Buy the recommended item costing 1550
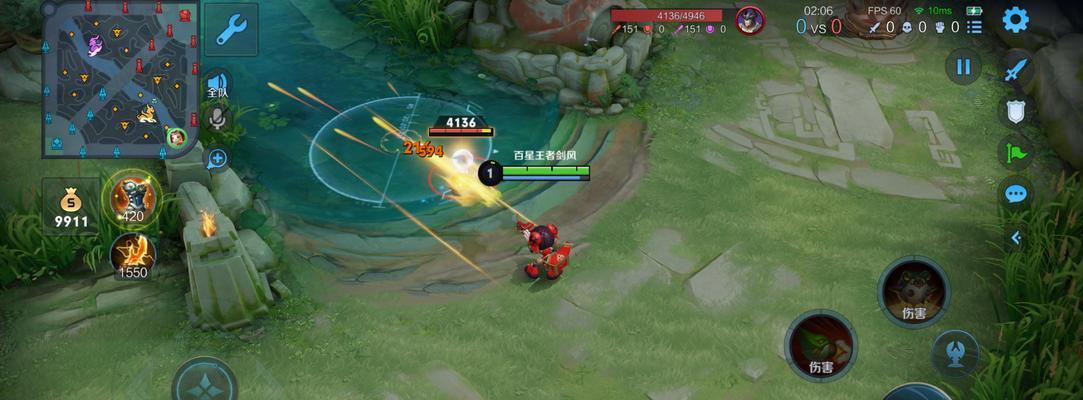 133,256
